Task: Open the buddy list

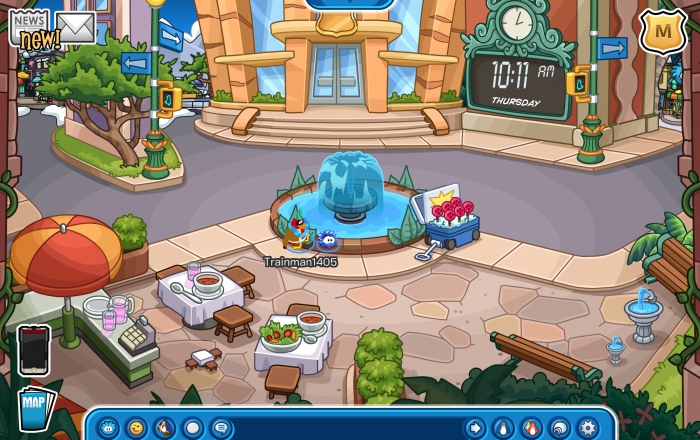Action: click(531, 427)
